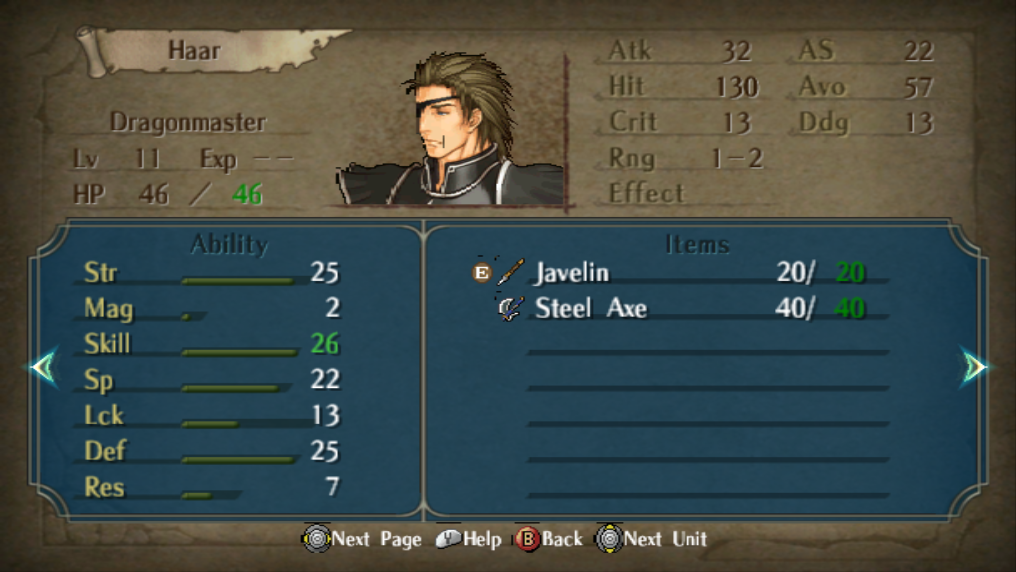
Task: Go to previous page with left arrow
Action: coord(43,368)
